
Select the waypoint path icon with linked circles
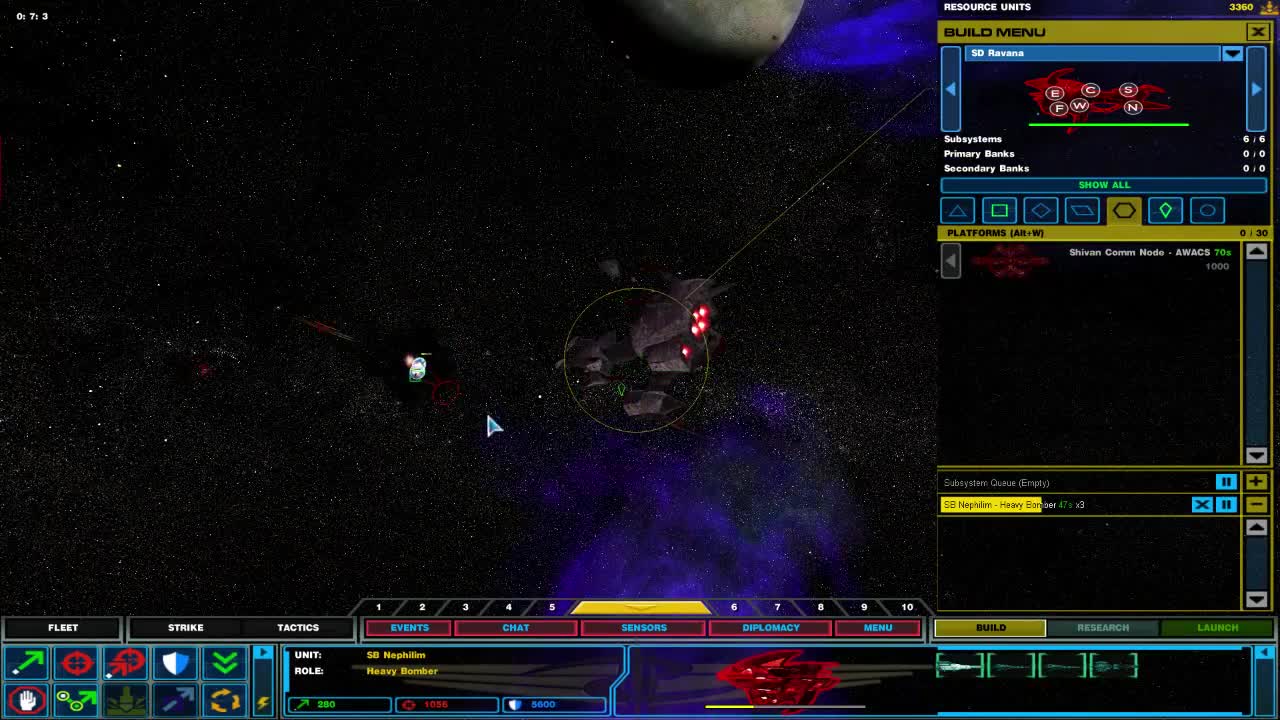tap(76, 700)
